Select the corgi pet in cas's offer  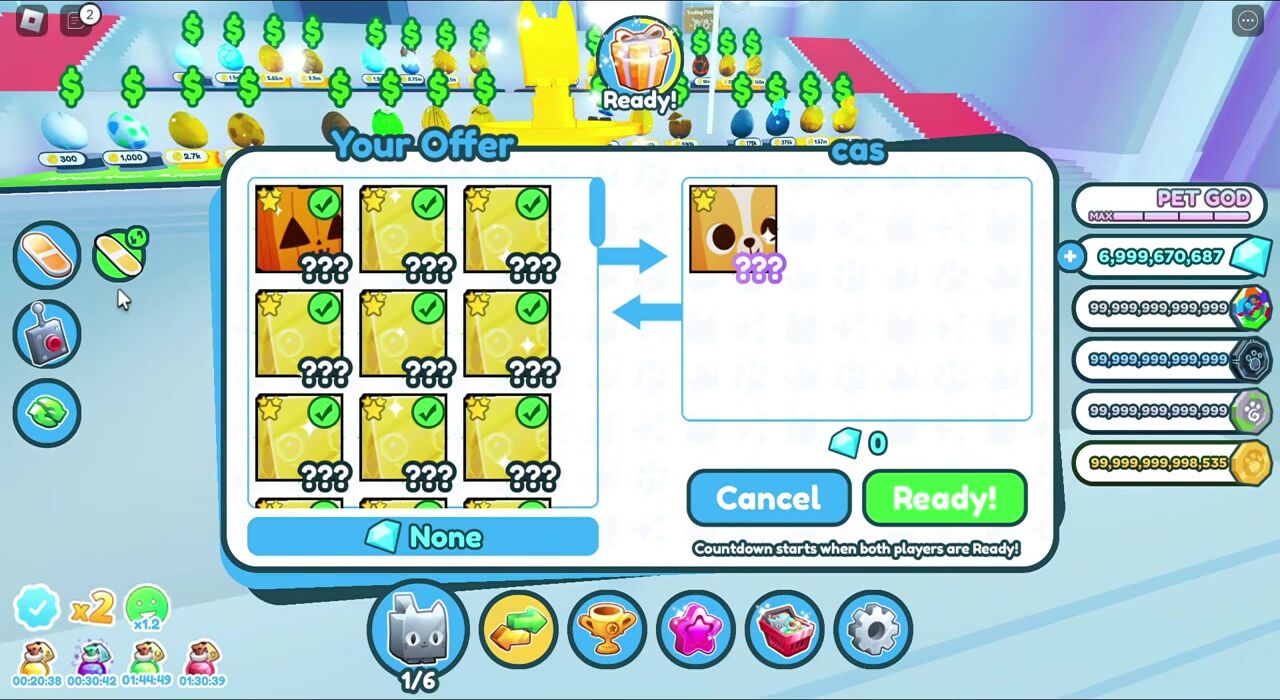733,229
